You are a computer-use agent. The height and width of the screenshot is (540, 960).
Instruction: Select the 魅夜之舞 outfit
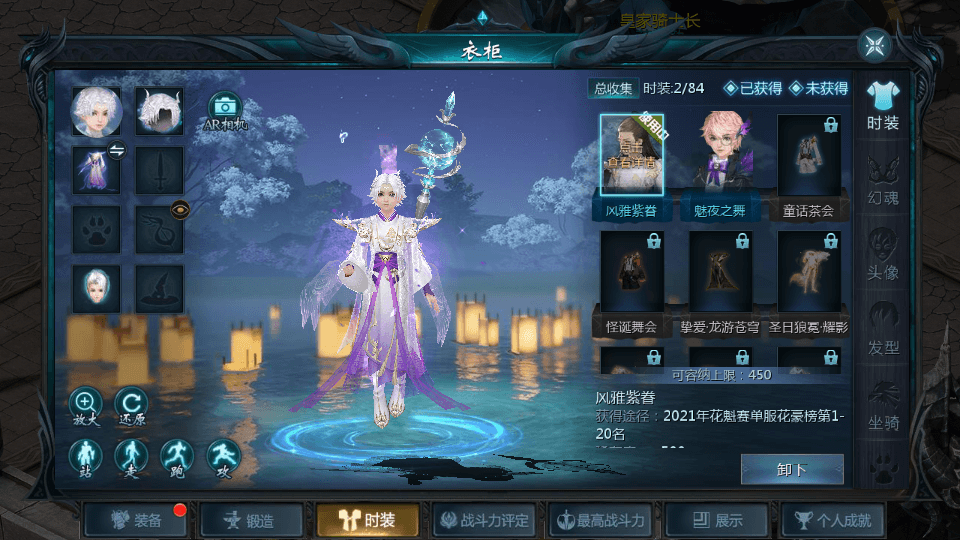coord(720,165)
